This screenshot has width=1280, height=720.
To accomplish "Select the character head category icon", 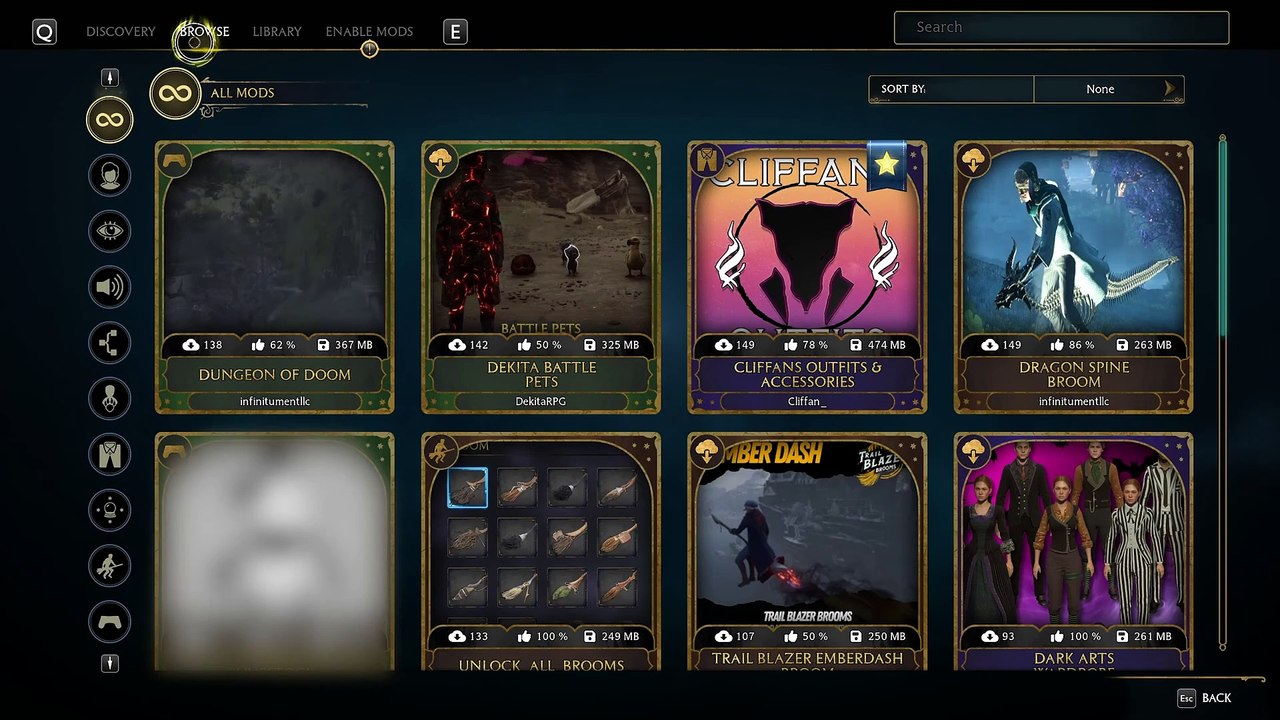I will (x=110, y=176).
